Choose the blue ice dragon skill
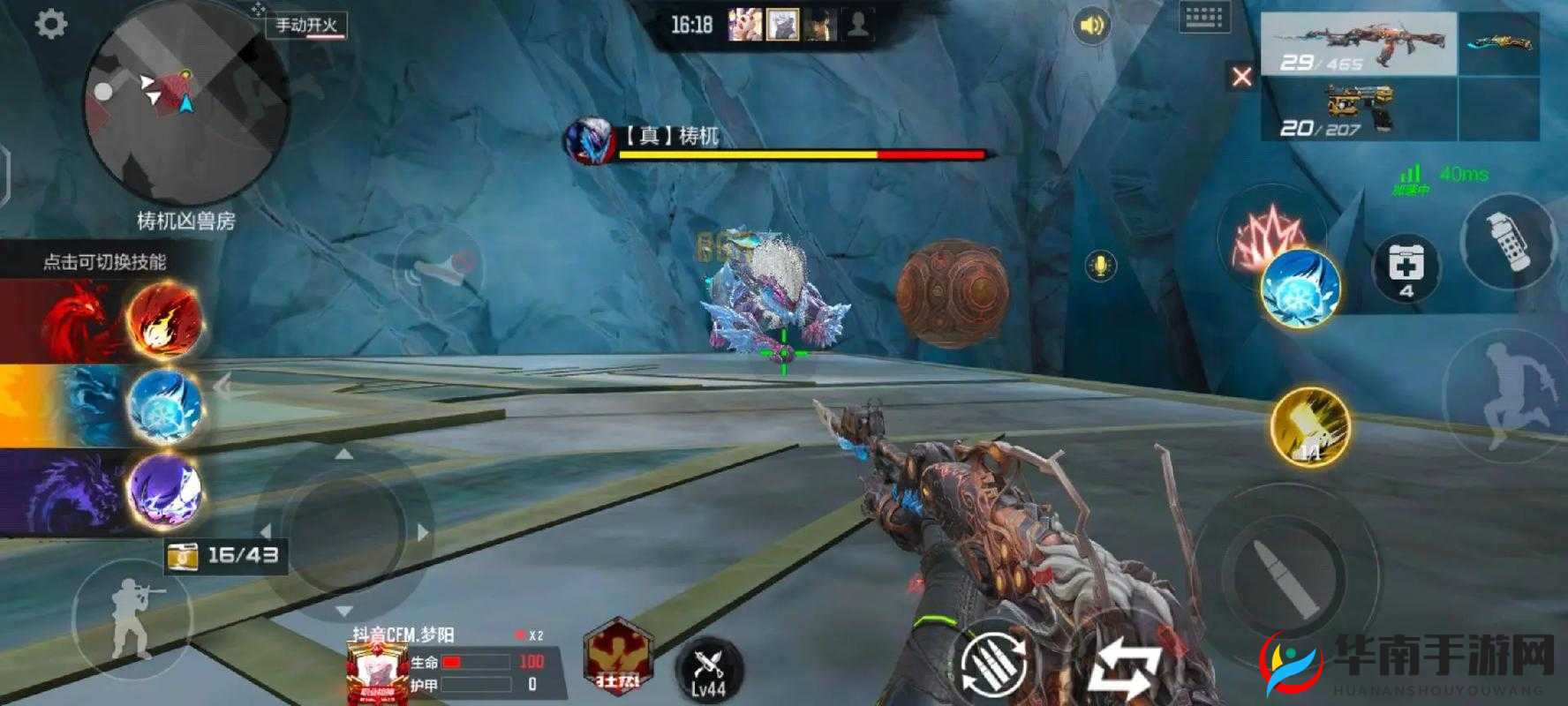 (x=165, y=404)
